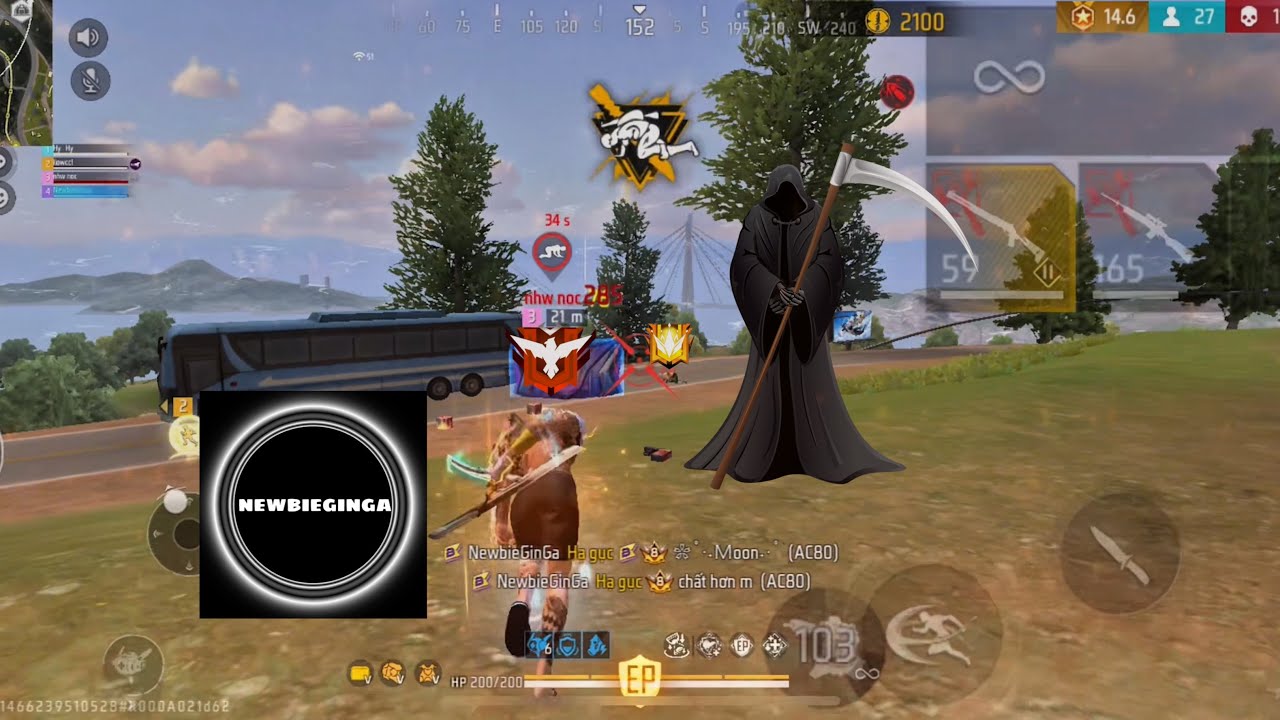Tap the red round grenade icon
This screenshot has width=1280, height=720.
tap(897, 93)
